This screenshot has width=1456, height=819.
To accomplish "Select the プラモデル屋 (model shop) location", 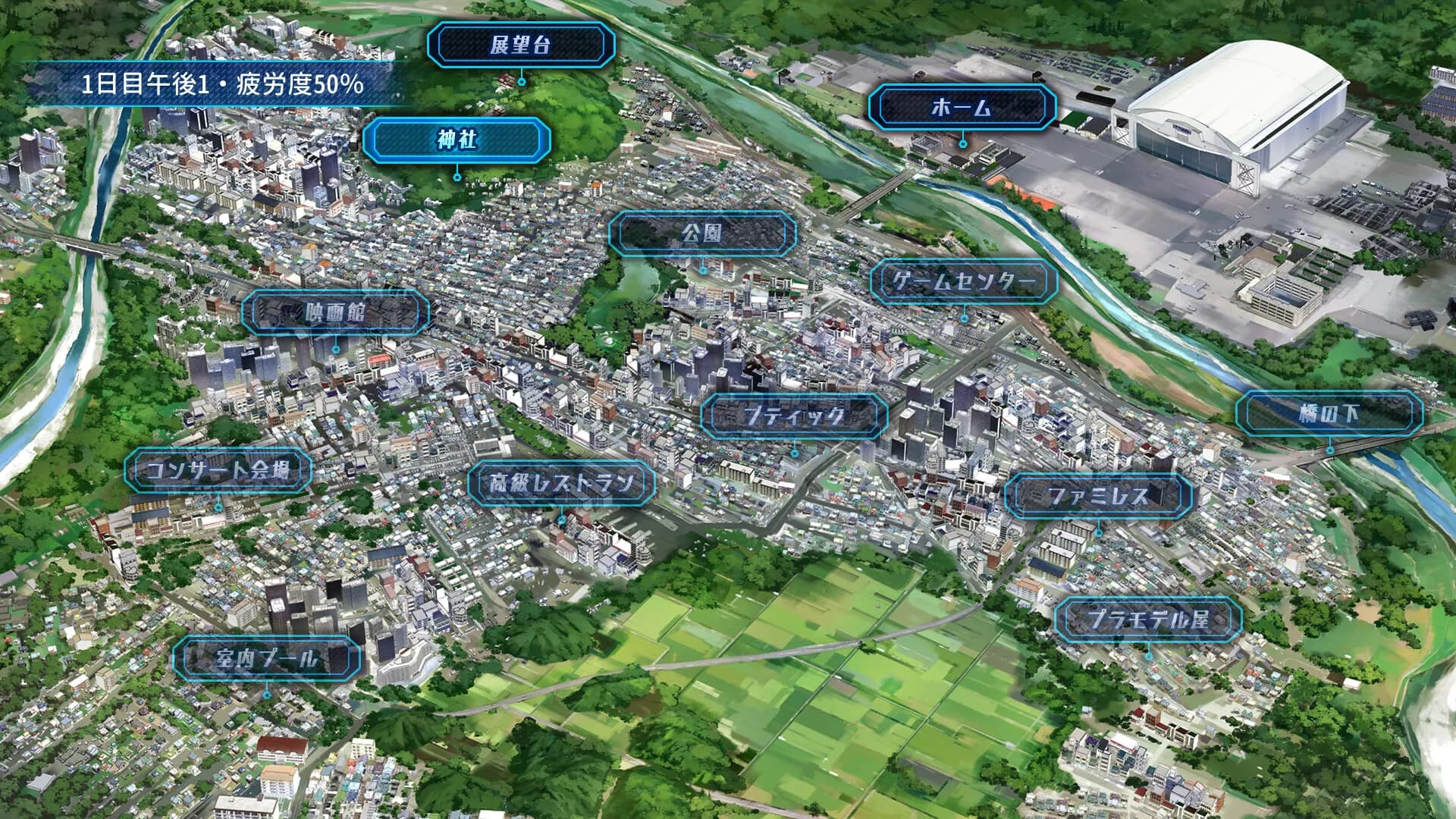I will tap(1150, 618).
